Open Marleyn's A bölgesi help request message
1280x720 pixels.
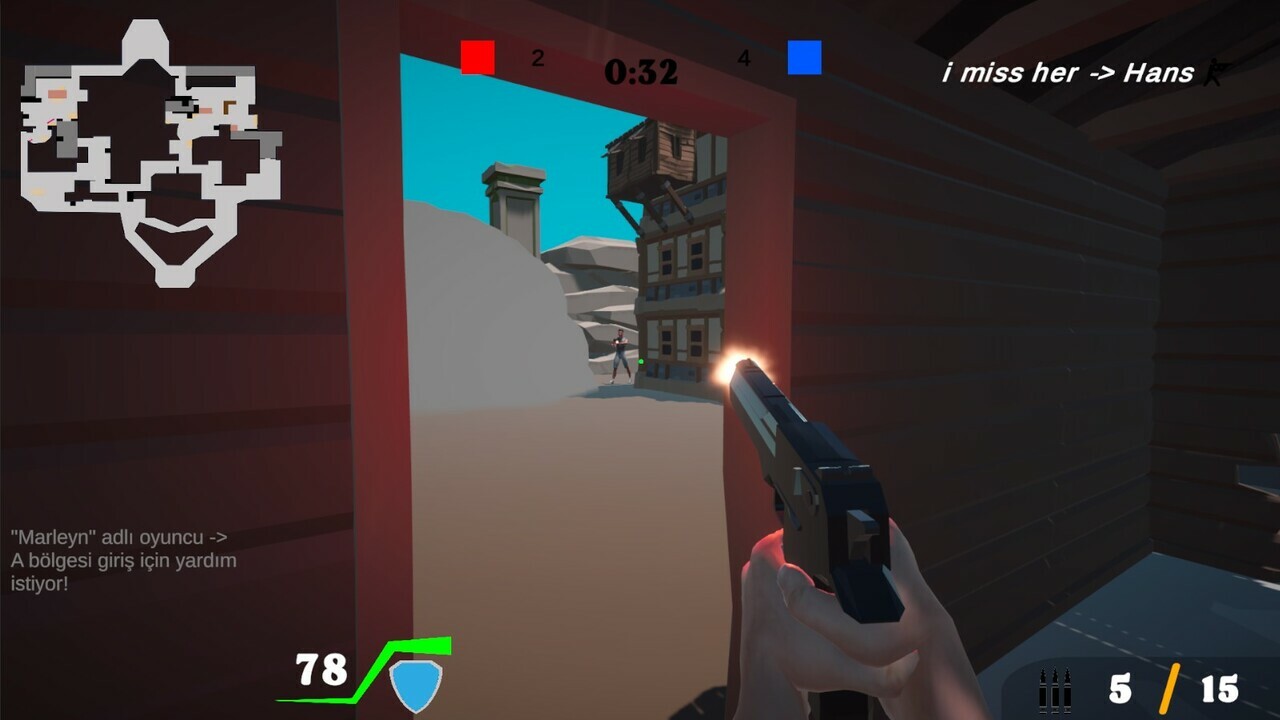[x=123, y=558]
